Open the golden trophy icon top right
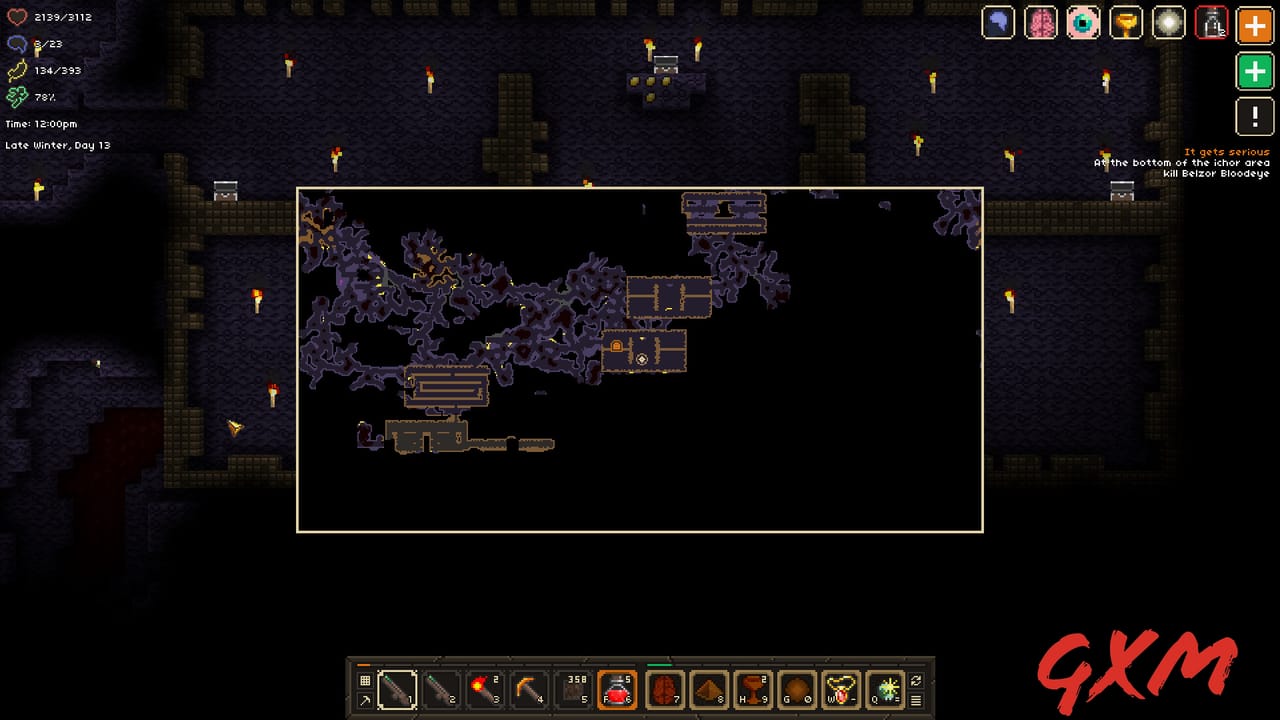The width and height of the screenshot is (1280, 720). (1126, 22)
